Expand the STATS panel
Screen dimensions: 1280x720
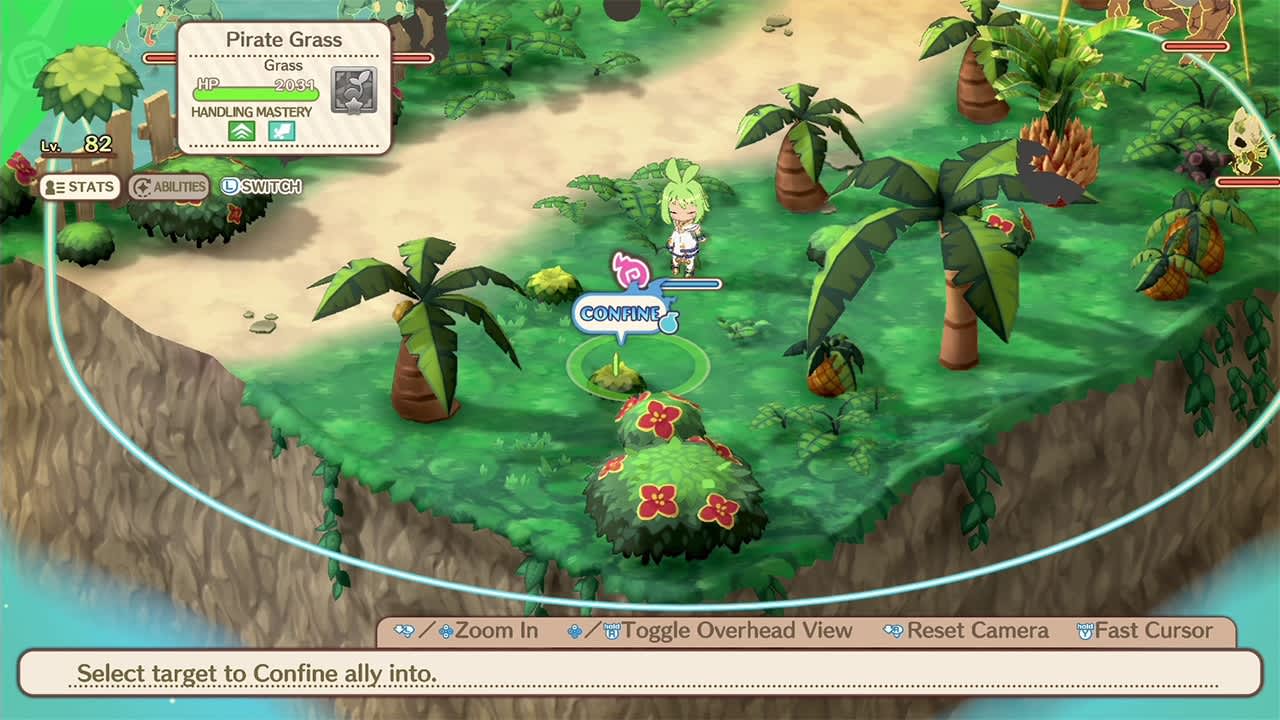click(x=80, y=186)
